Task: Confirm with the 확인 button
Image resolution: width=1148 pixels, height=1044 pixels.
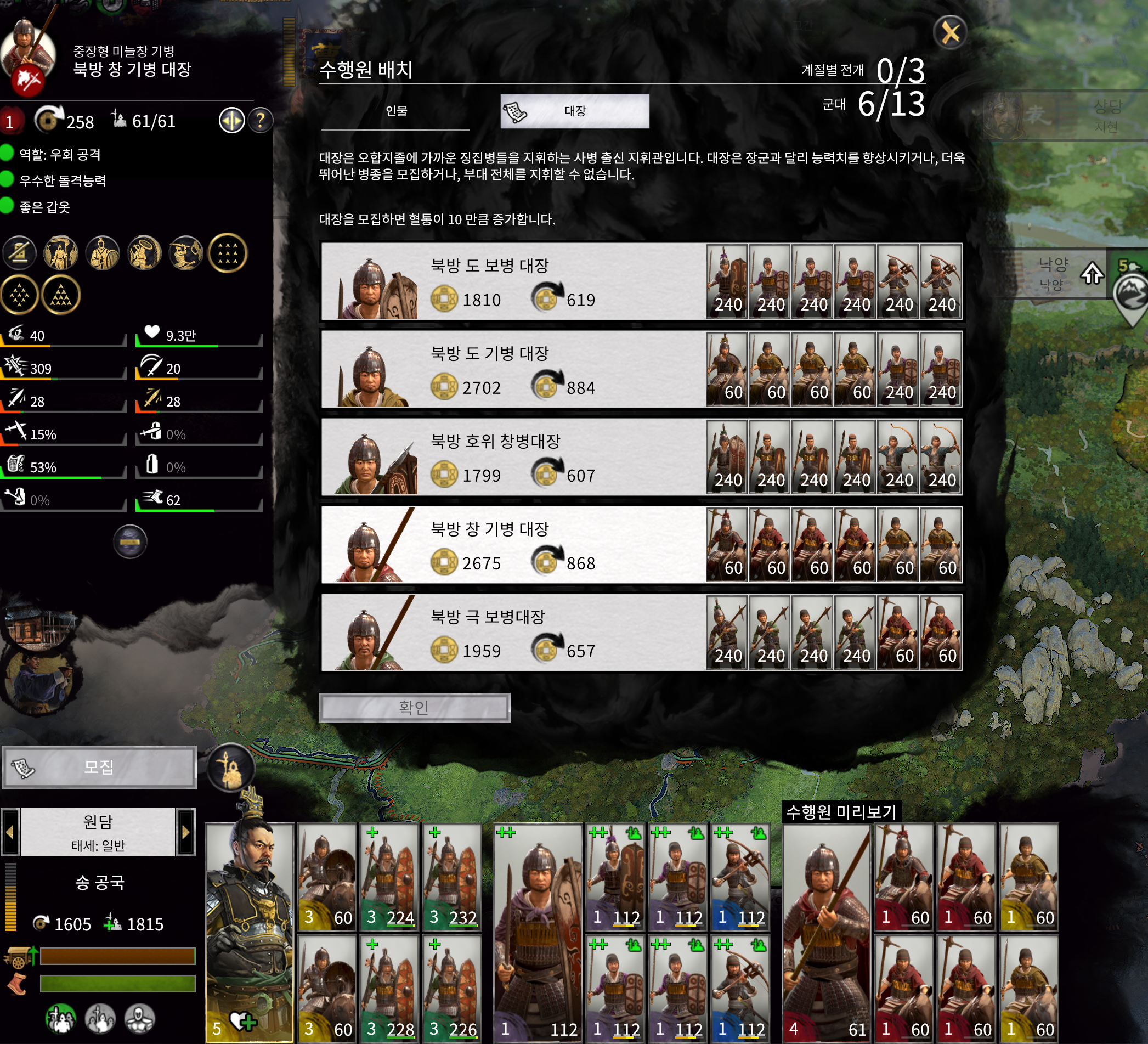Action: pyautogui.click(x=414, y=707)
